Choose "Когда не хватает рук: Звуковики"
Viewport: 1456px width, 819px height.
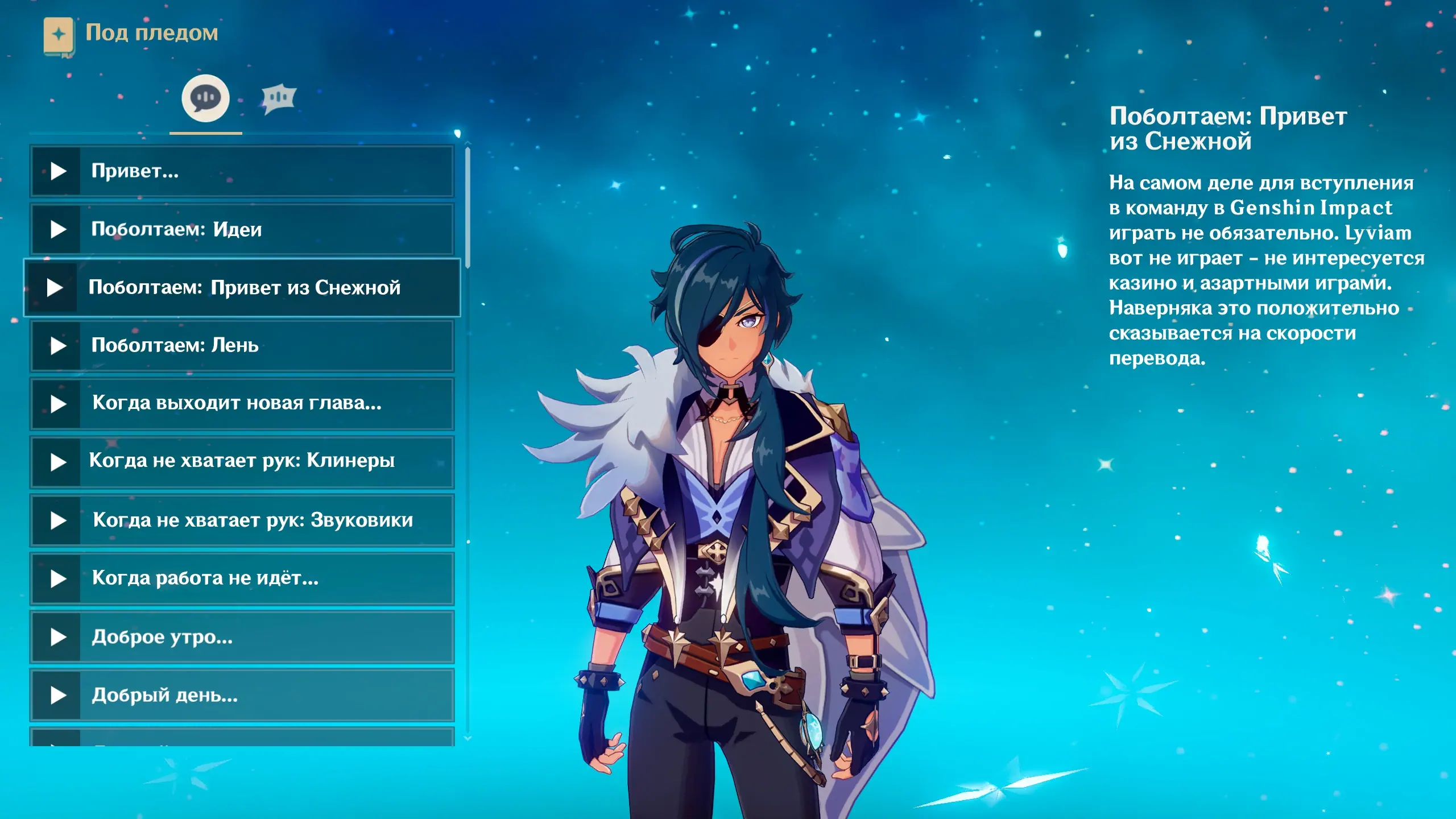242,520
